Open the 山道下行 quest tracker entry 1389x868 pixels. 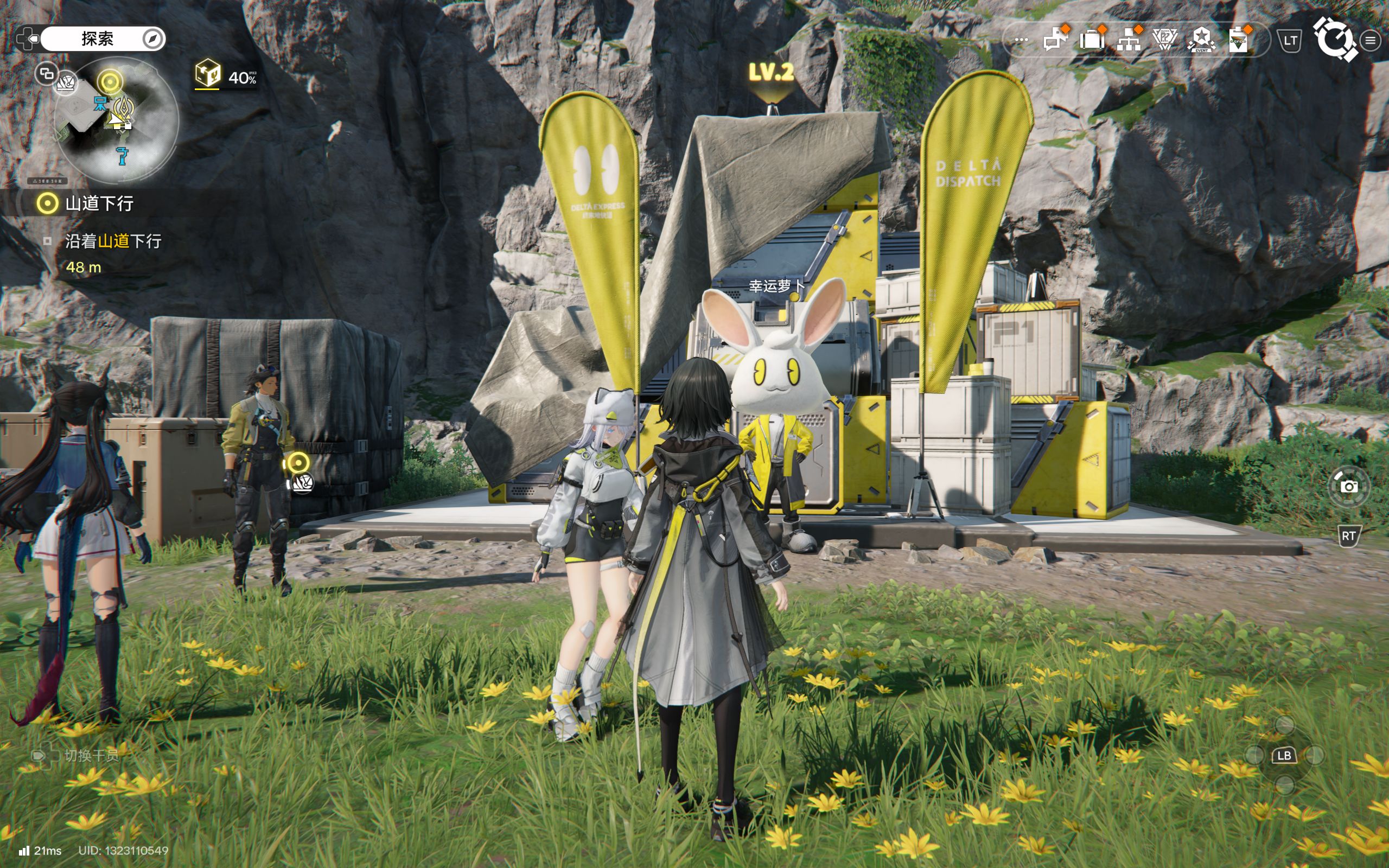tap(99, 203)
